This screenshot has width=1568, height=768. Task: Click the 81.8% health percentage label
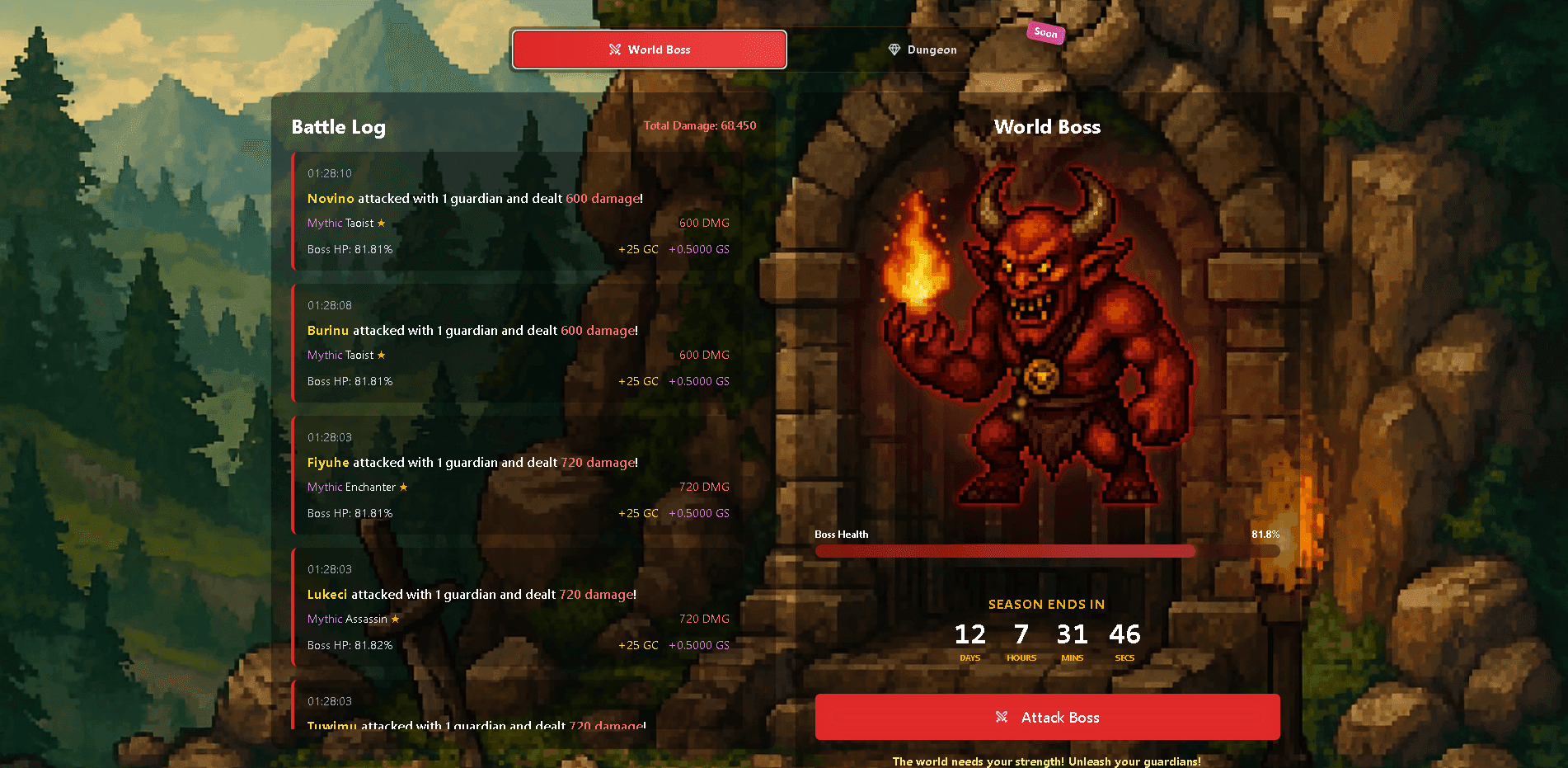[x=1264, y=534]
